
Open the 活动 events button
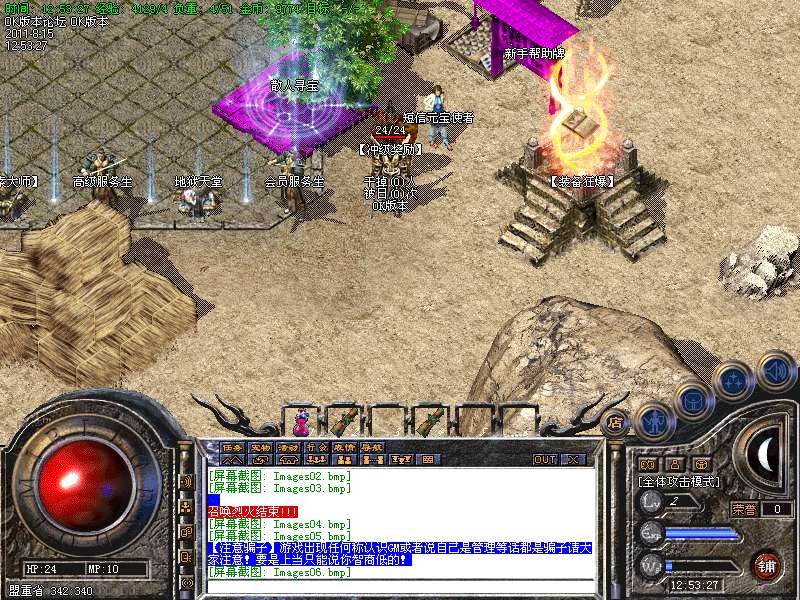click(288, 447)
